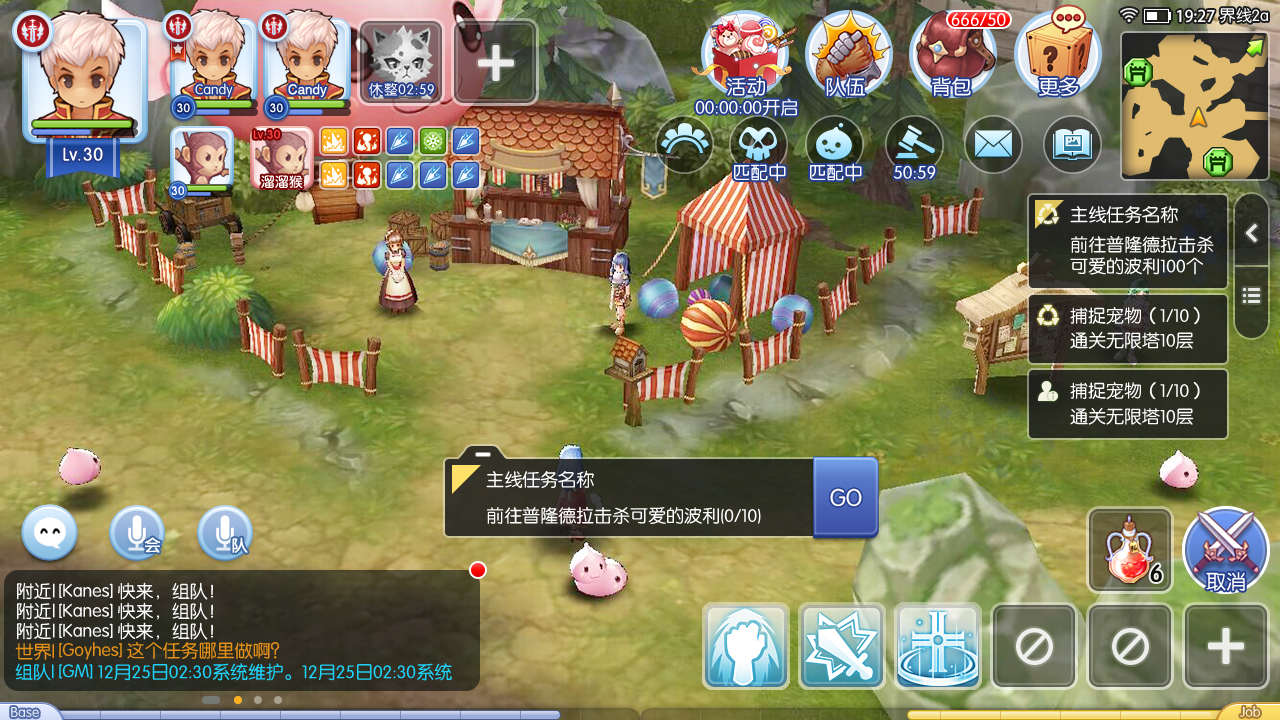Cancel the skull 匹配中 matchmaking
Screen dimensions: 1280x720
[x=757, y=145]
